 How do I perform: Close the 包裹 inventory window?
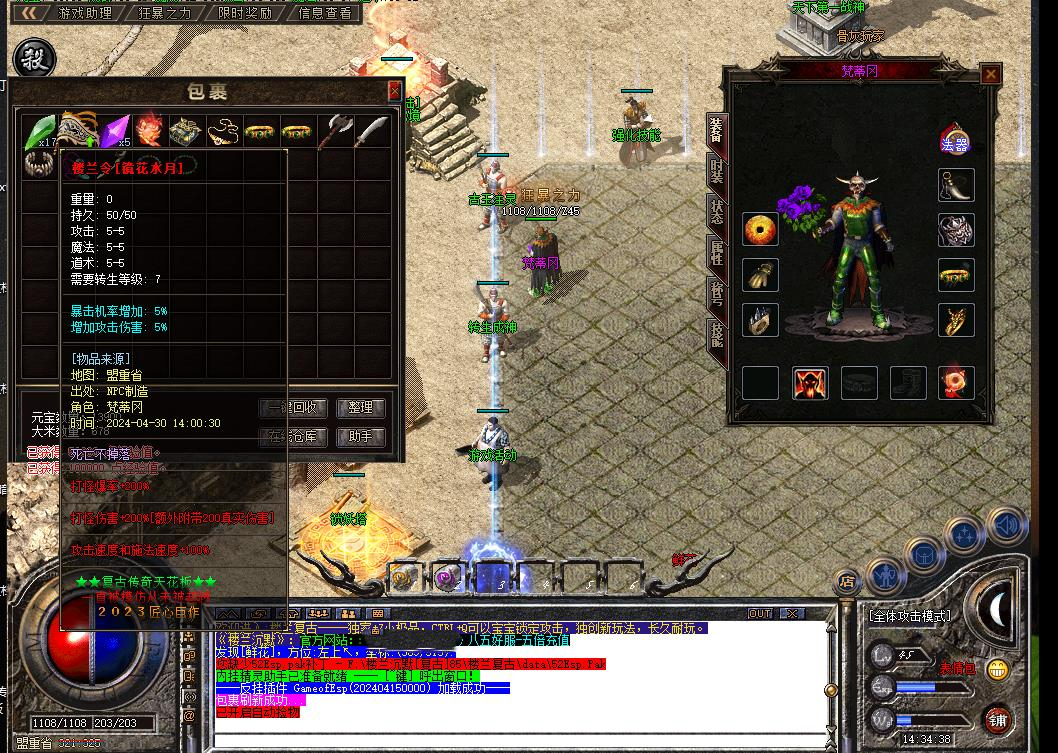[394, 91]
